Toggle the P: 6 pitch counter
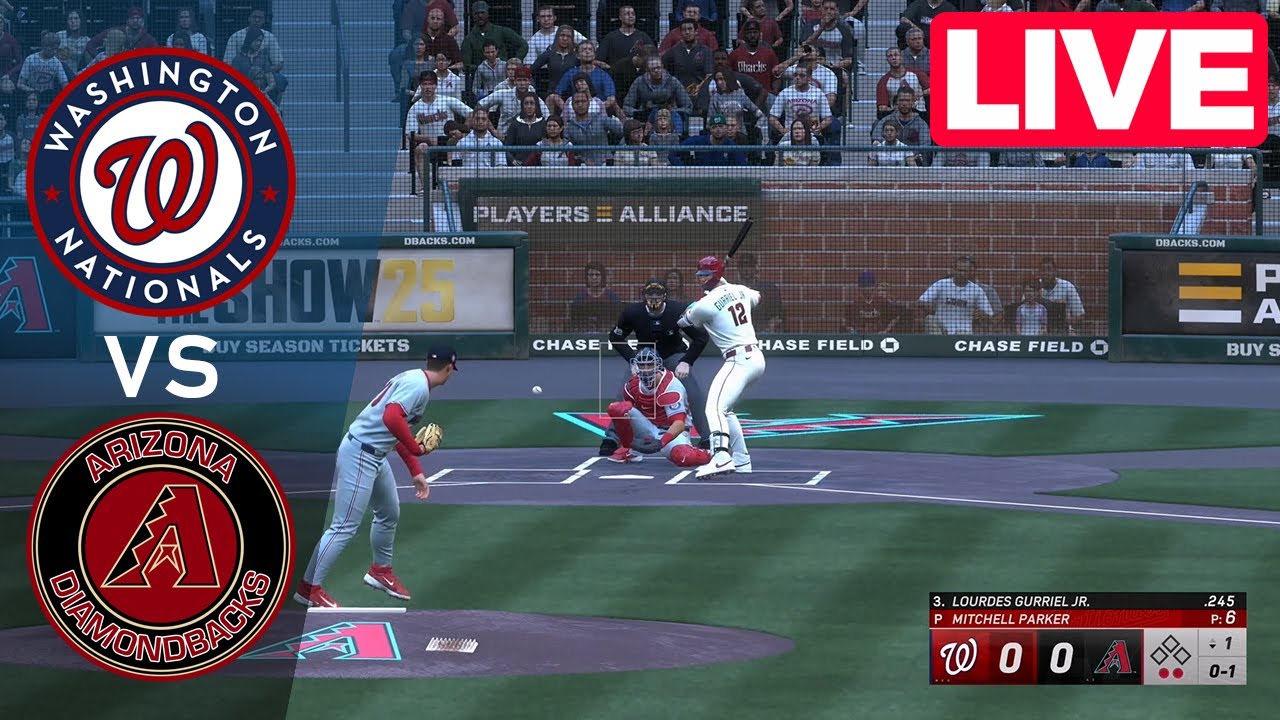The width and height of the screenshot is (1280, 720). (x=1225, y=617)
